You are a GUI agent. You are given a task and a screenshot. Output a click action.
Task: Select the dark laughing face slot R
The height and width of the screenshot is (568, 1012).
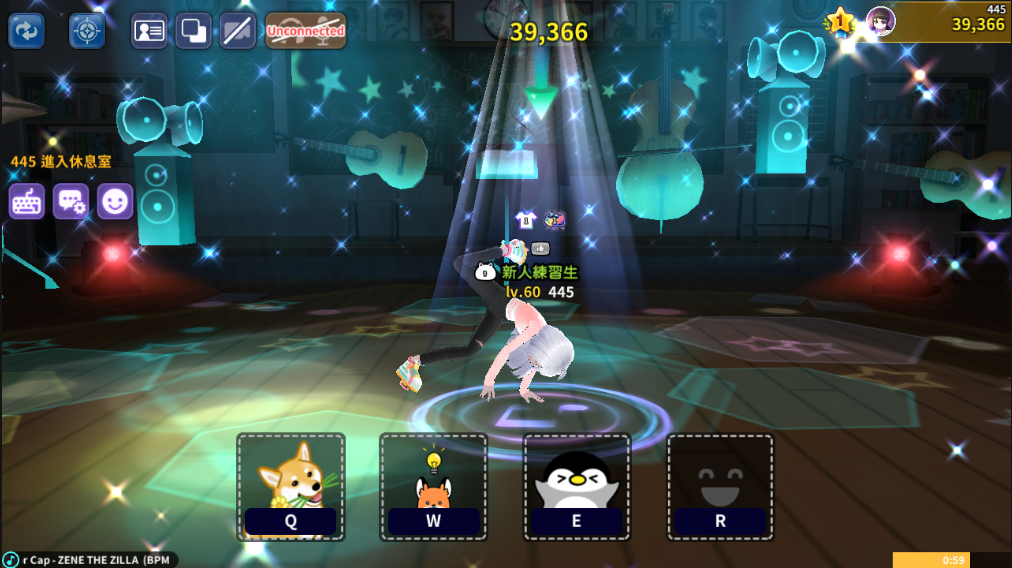pyautogui.click(x=720, y=486)
